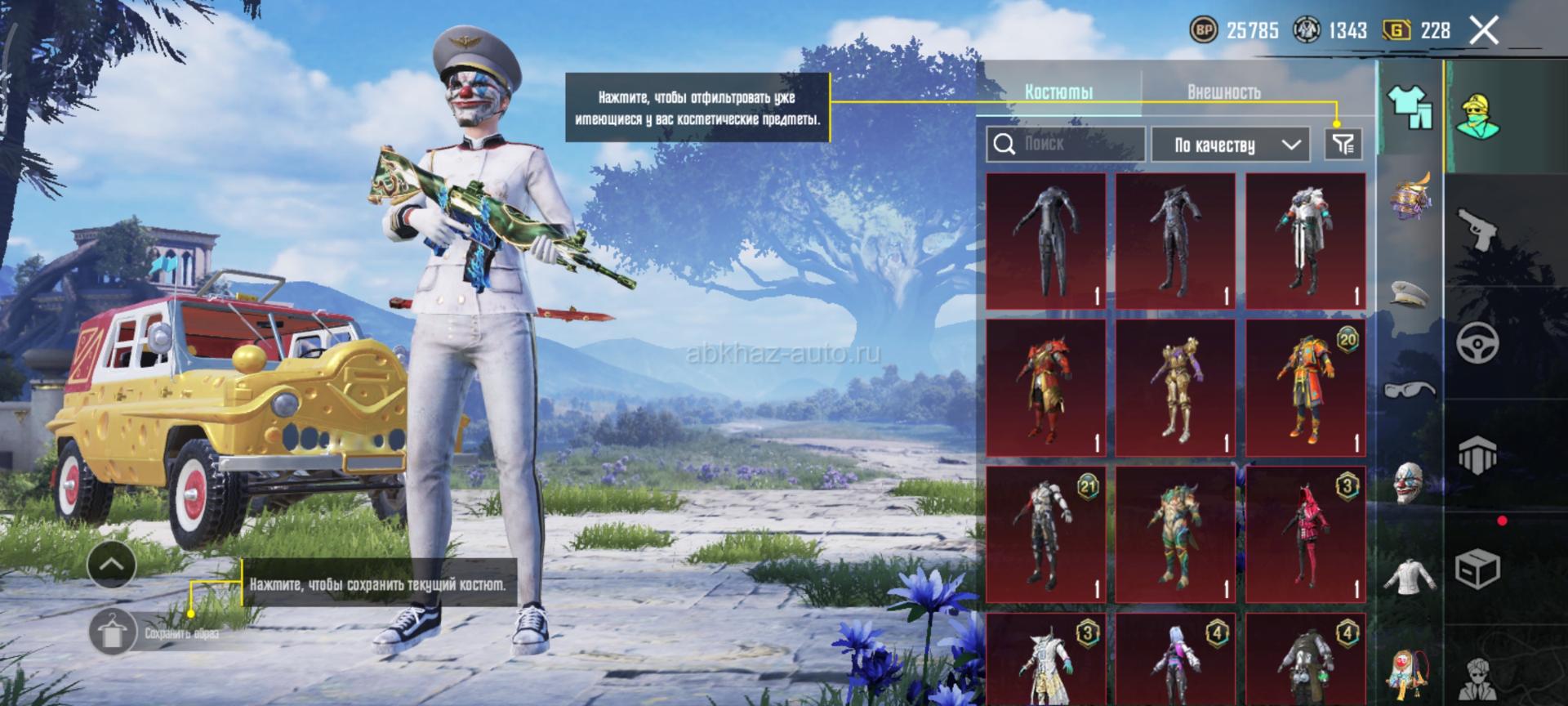
Task: Select the sunglasses eyewear slot
Action: point(1409,388)
